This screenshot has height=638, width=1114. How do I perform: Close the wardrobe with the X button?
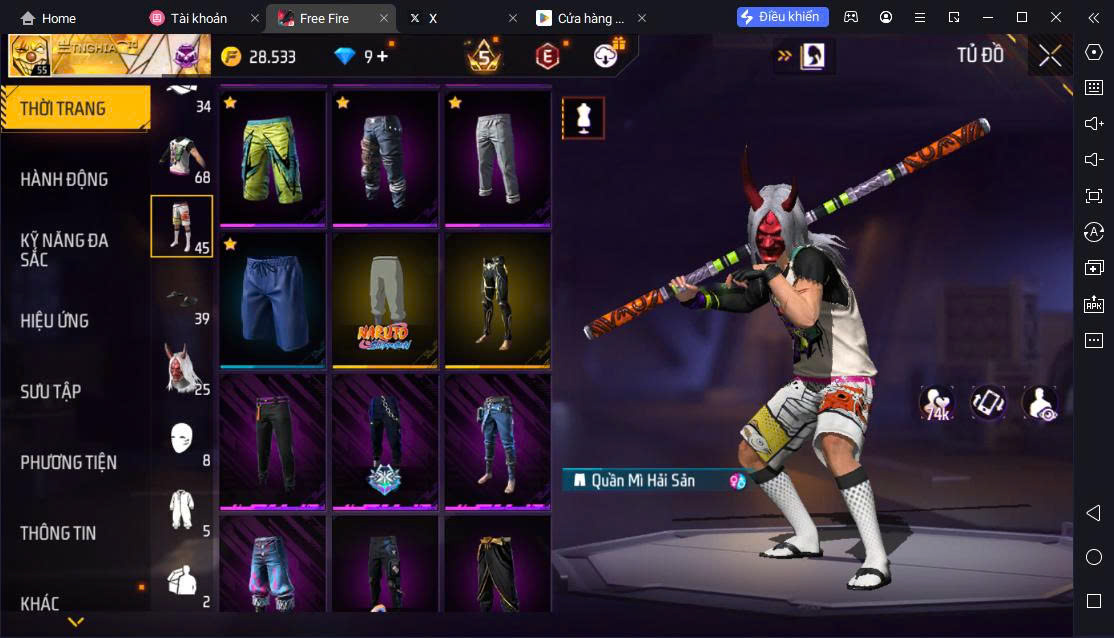point(1050,56)
